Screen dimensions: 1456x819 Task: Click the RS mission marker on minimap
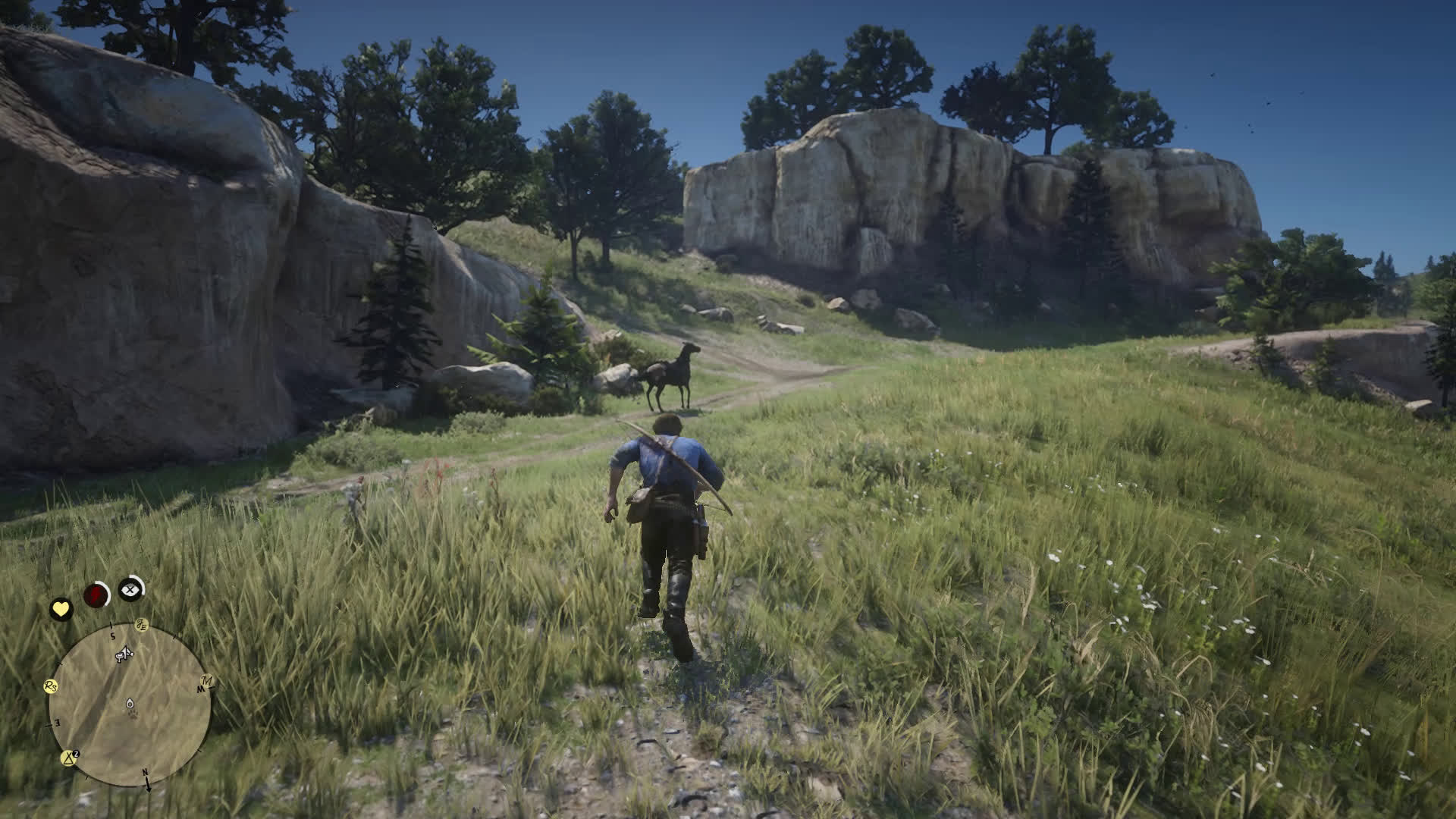coord(52,686)
